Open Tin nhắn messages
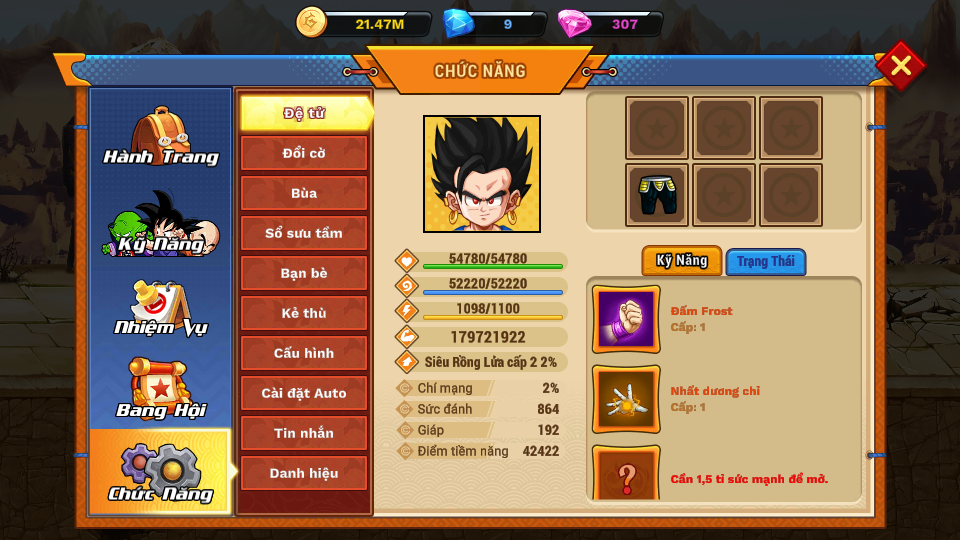The height and width of the screenshot is (540, 960). pos(304,433)
